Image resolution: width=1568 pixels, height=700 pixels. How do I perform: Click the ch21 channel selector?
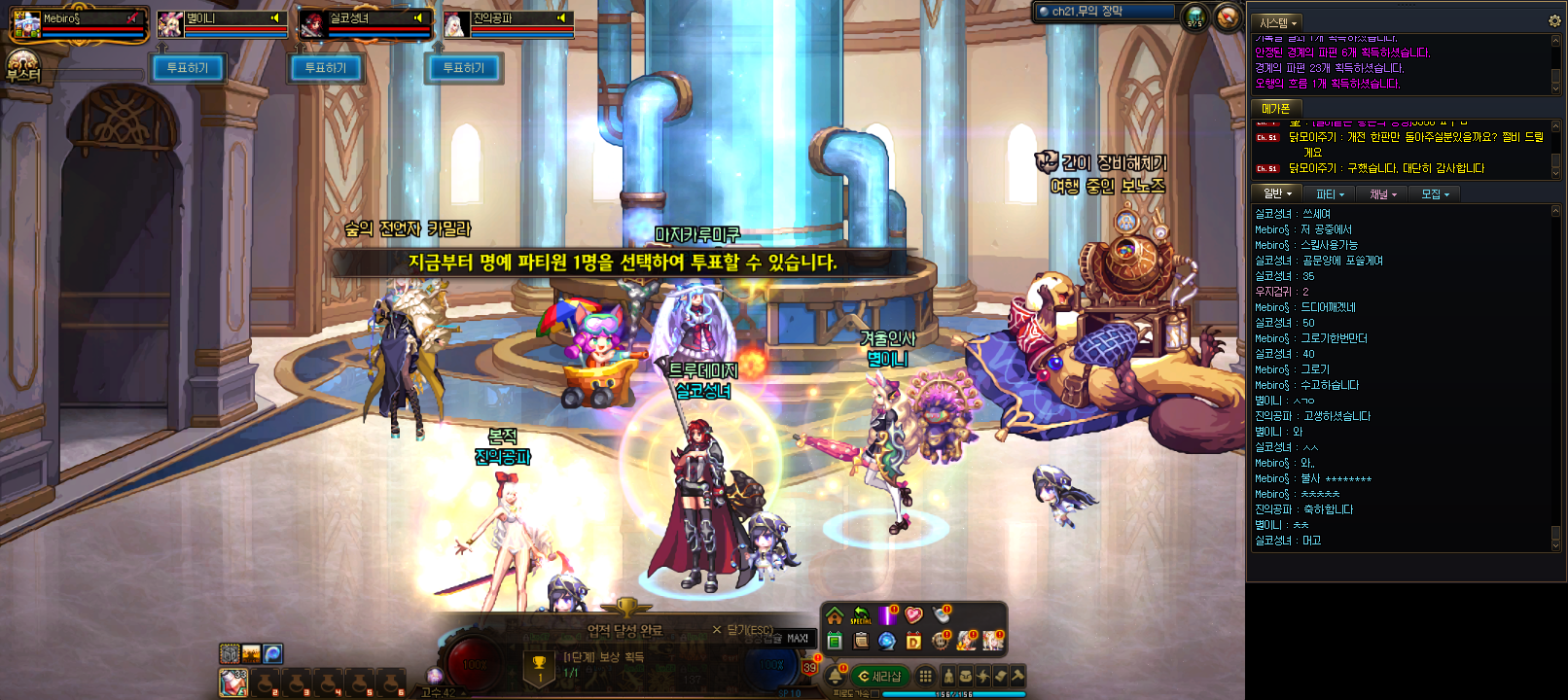tap(1105, 12)
